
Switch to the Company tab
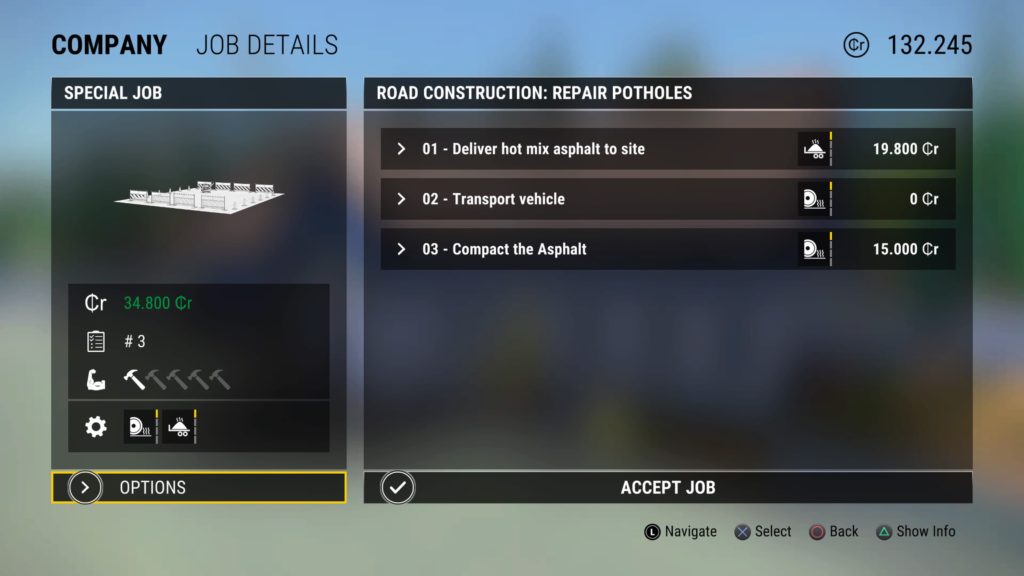tap(109, 45)
